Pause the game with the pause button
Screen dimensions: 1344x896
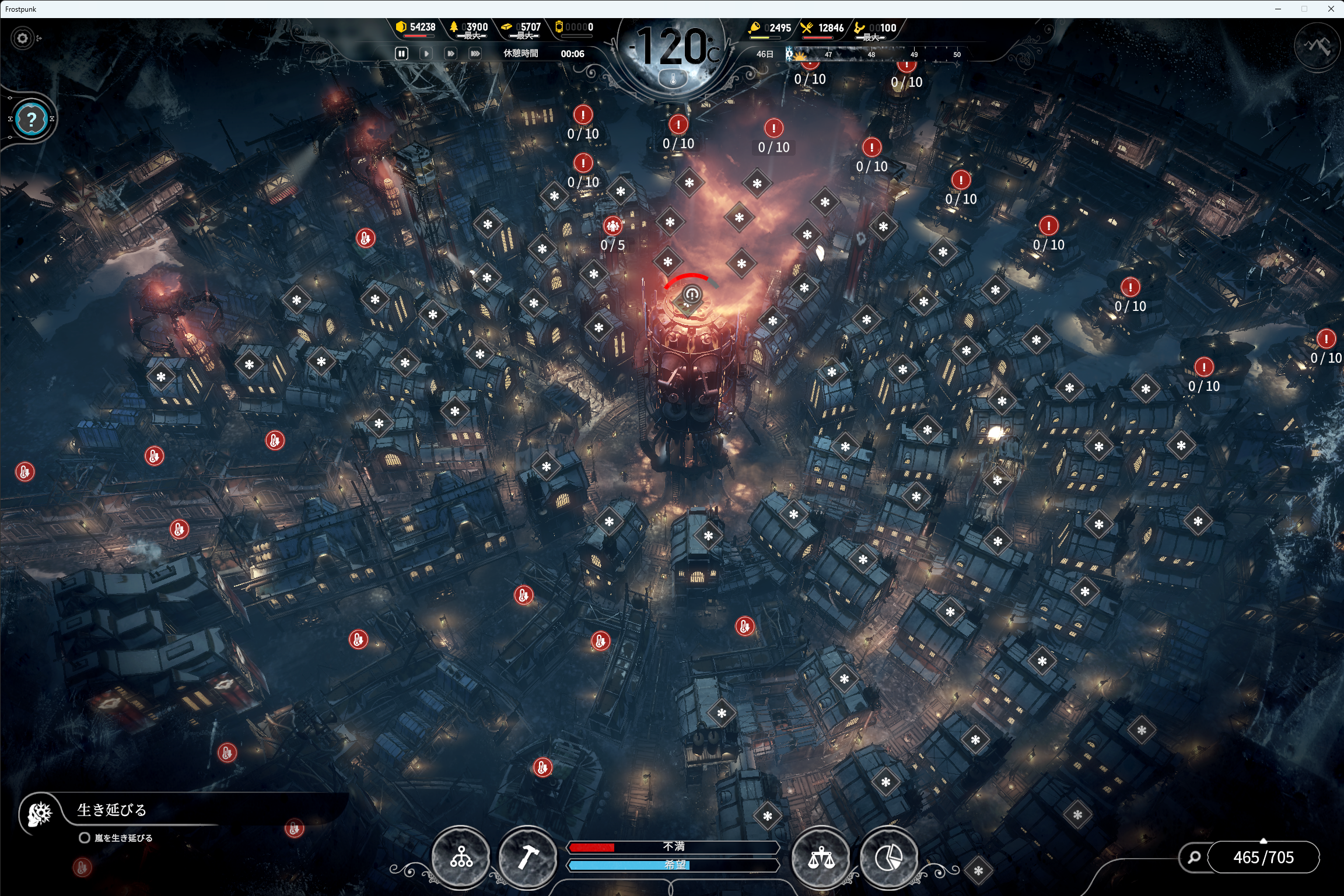point(401,53)
